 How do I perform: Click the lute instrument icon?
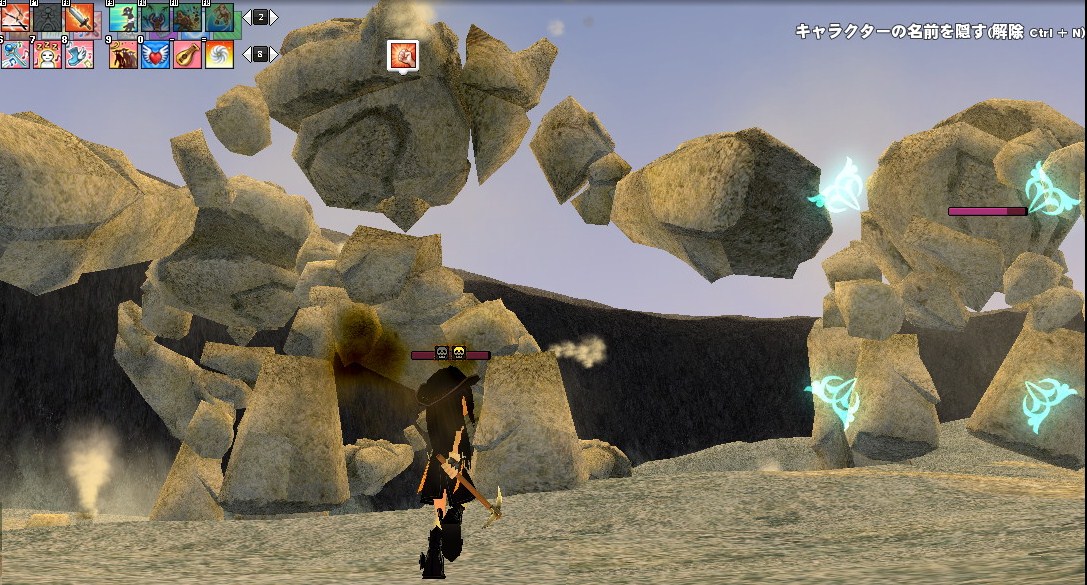(x=187, y=54)
